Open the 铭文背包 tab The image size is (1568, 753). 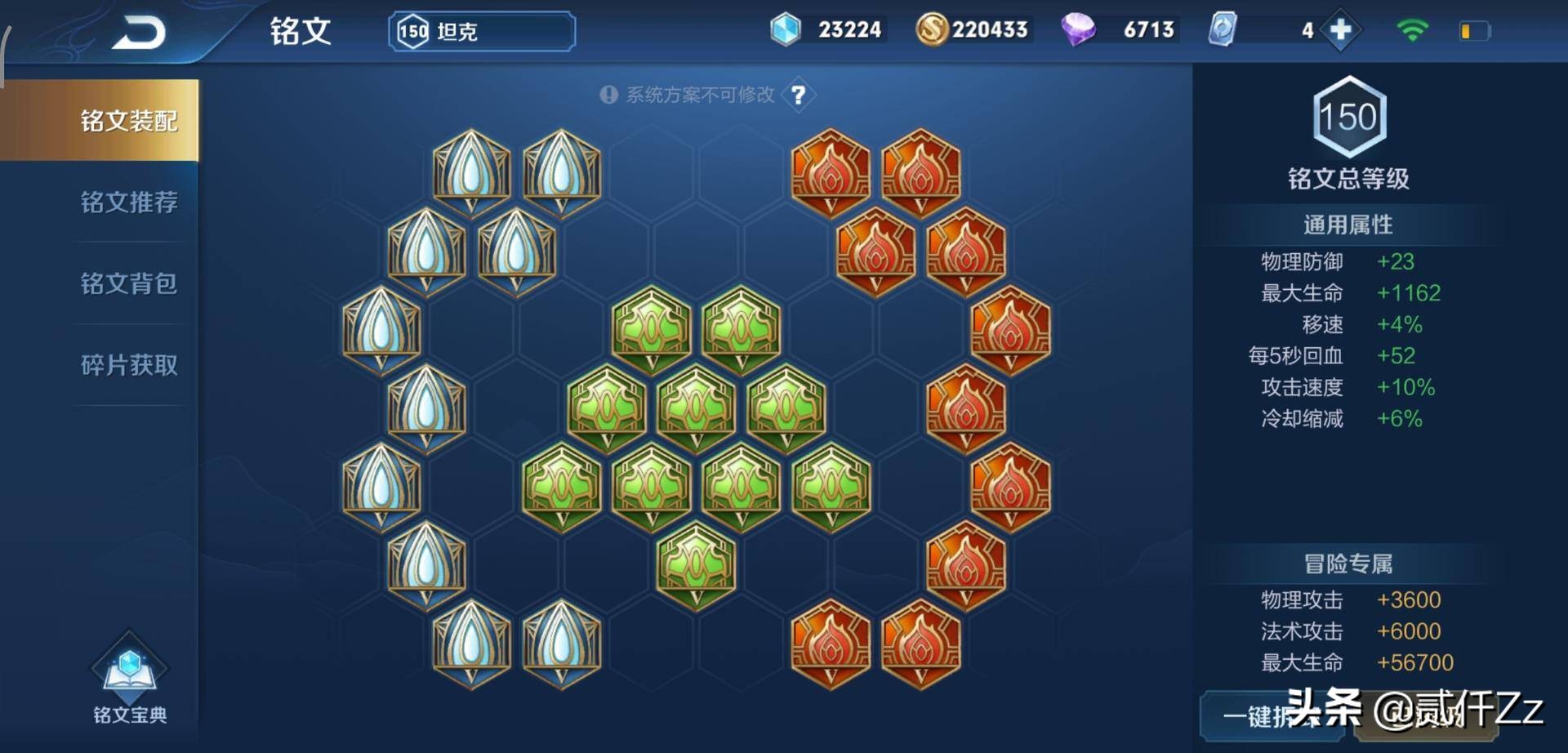131,283
